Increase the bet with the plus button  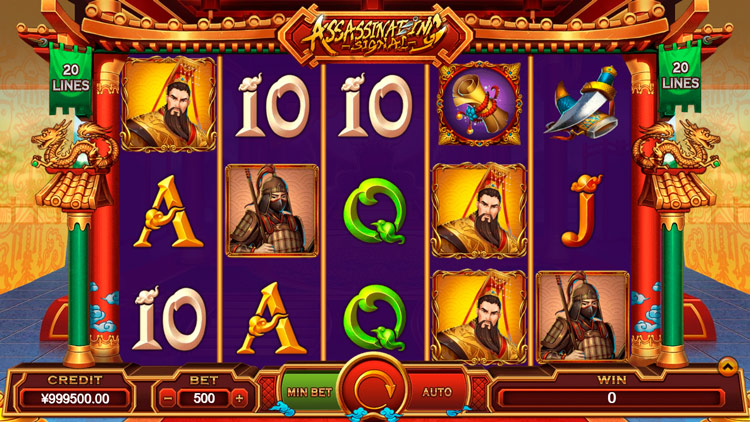(239, 397)
